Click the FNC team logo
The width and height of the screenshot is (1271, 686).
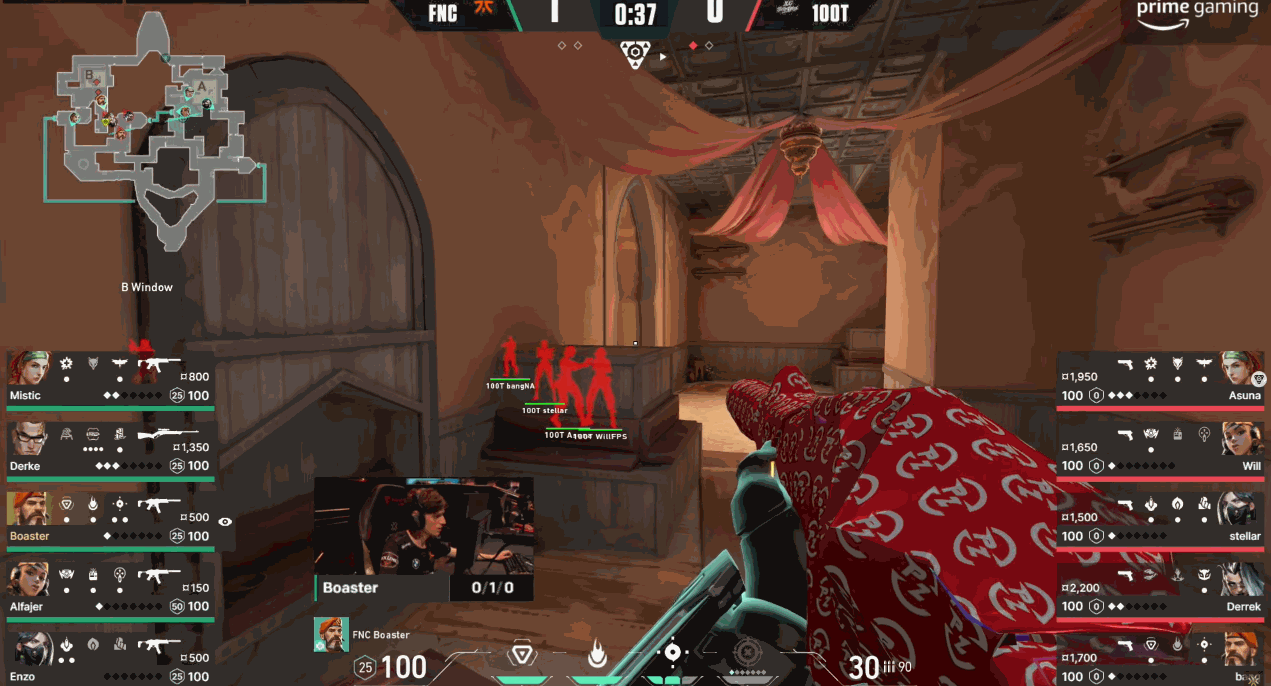[x=483, y=13]
